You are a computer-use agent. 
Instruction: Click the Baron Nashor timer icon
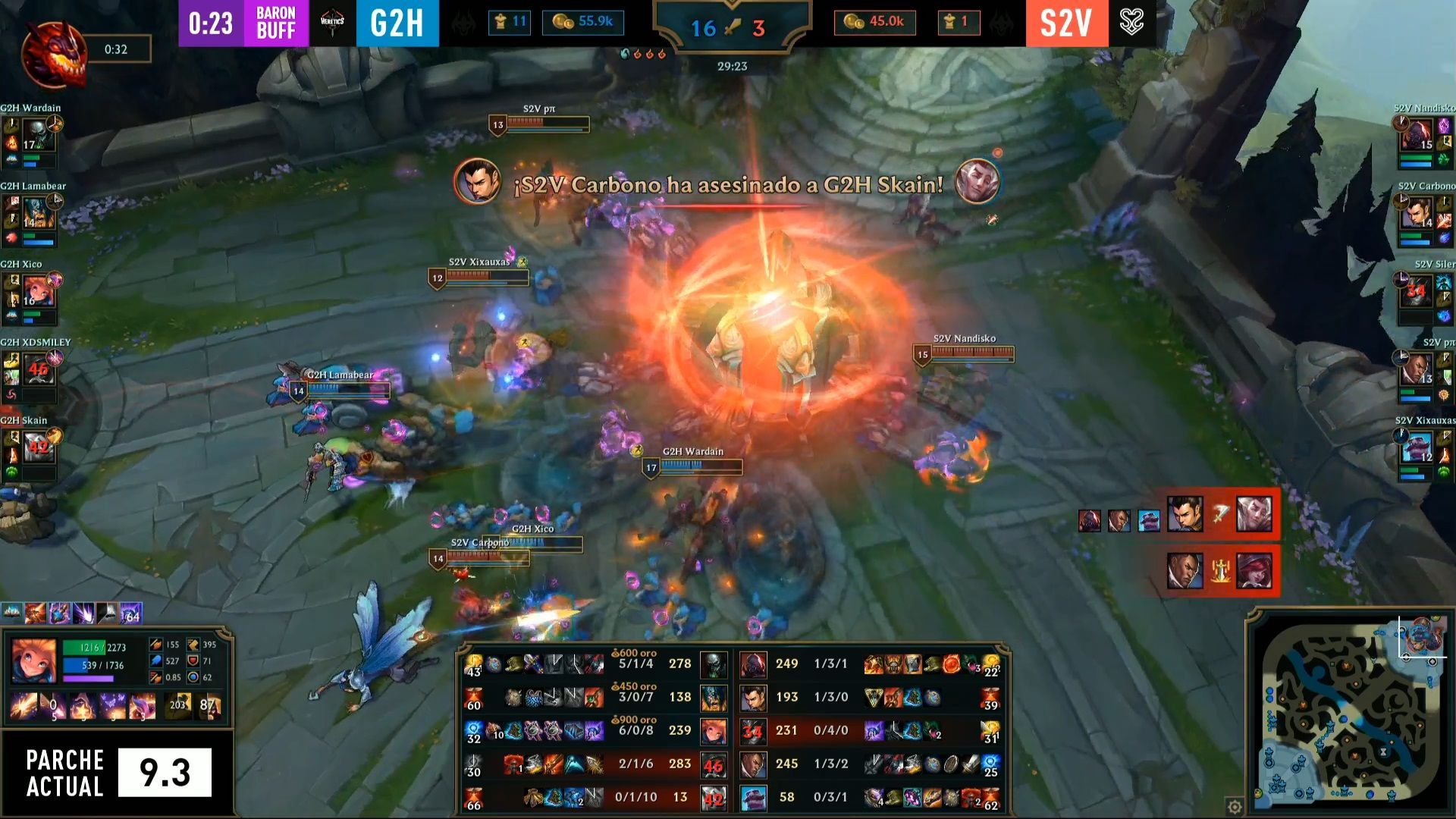coord(53,53)
